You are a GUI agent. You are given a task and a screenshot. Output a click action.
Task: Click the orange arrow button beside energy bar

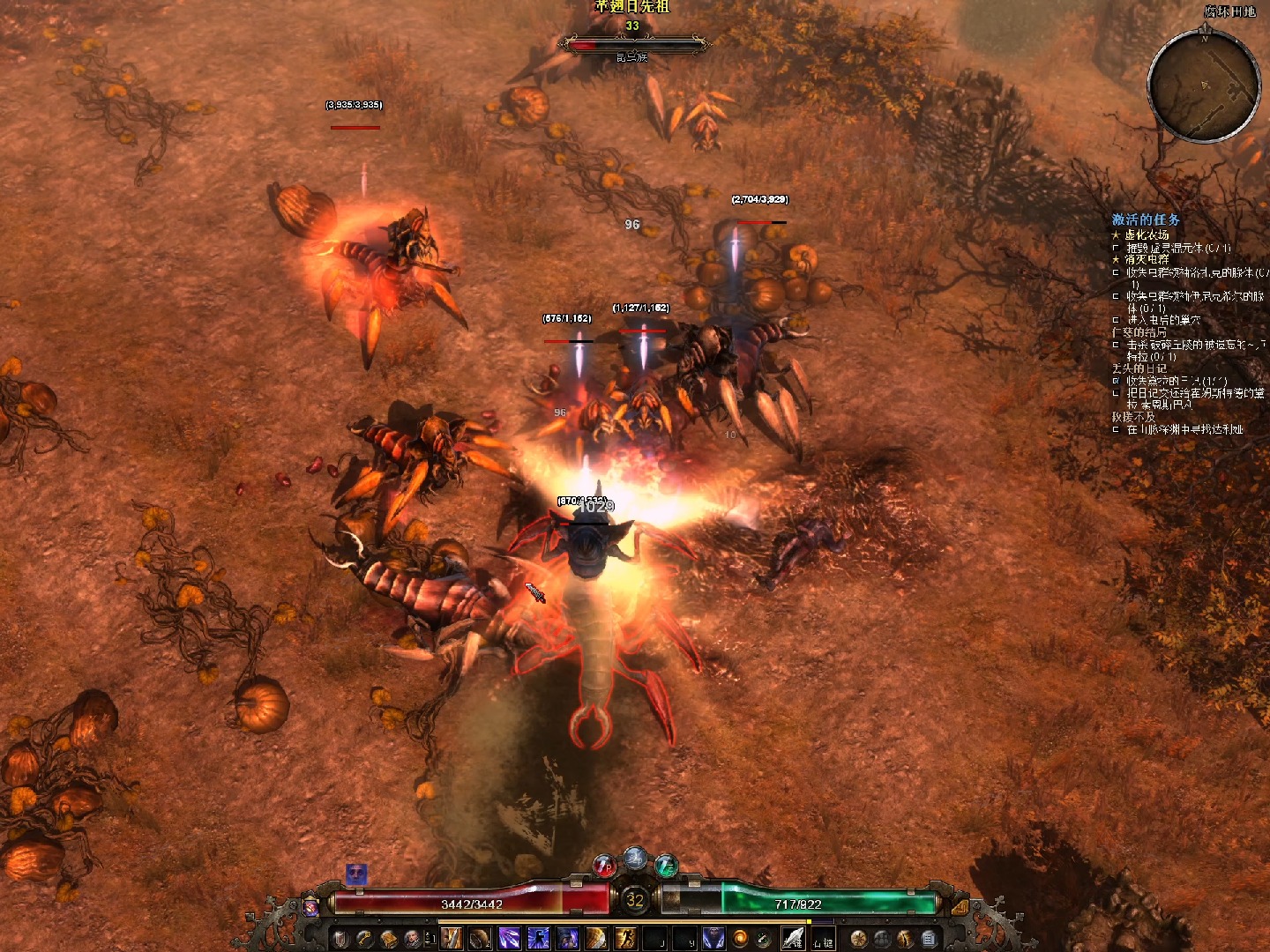960,905
